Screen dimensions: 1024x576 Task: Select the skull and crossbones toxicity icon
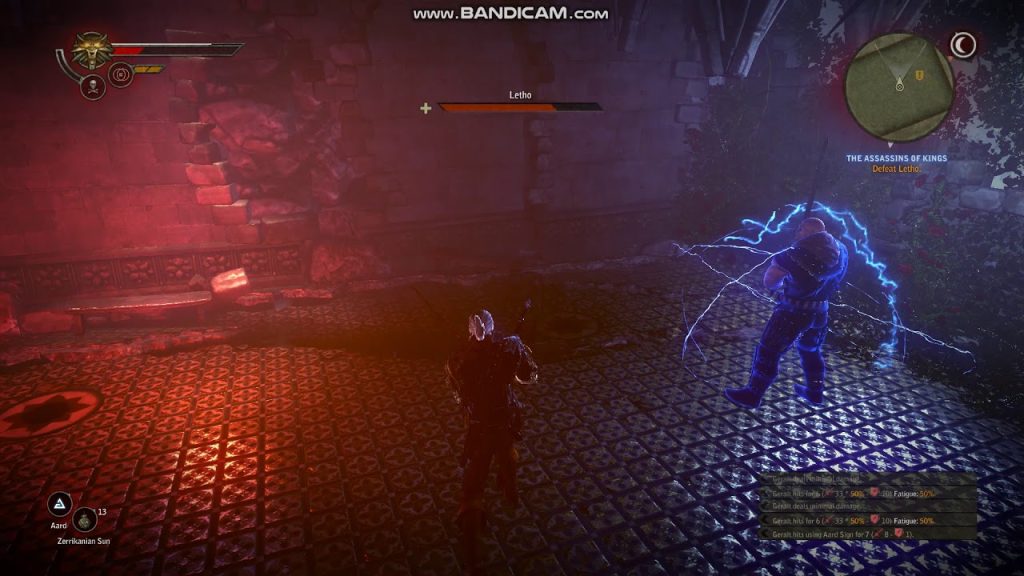point(94,85)
